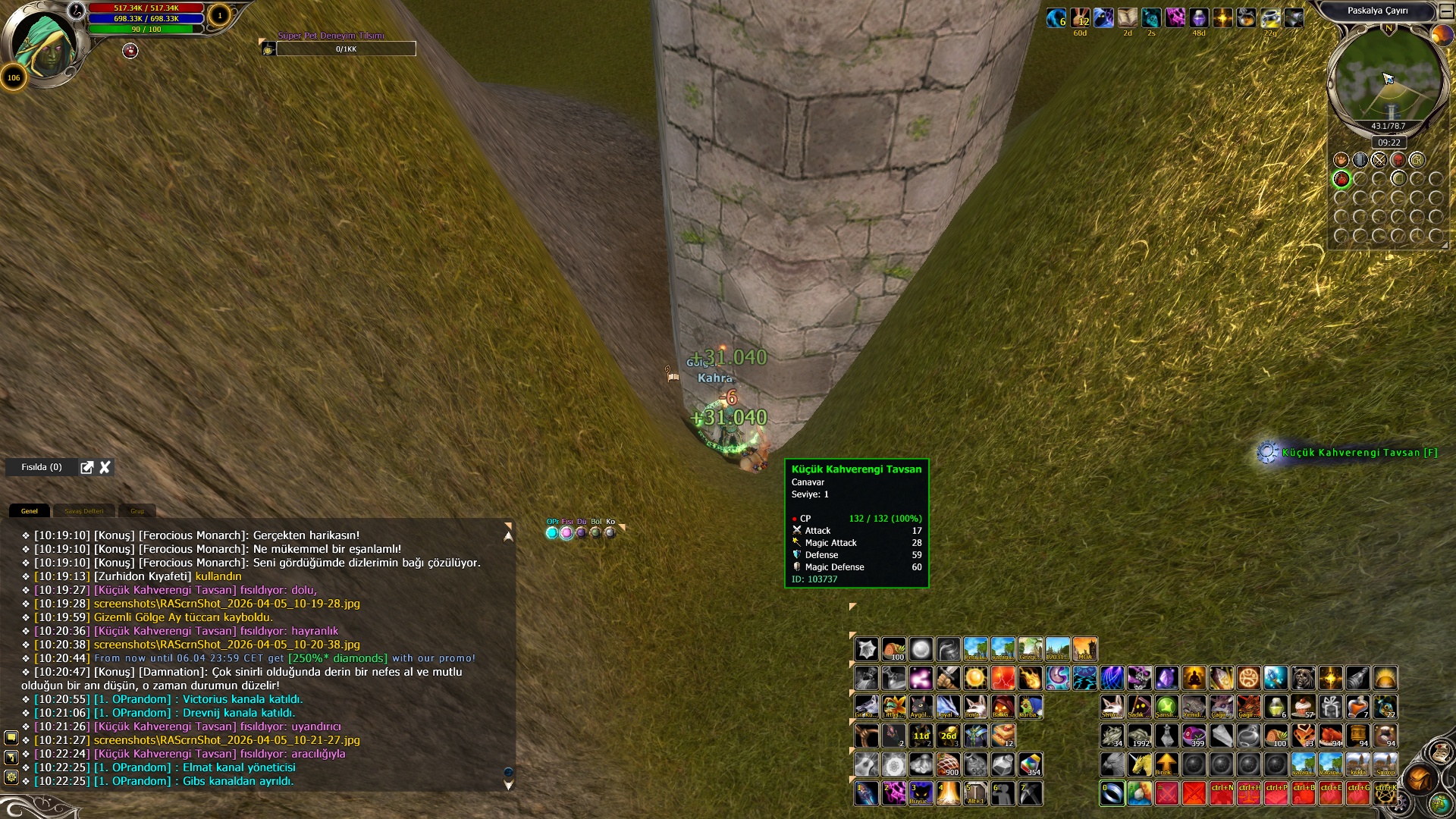Use the rainbow cube item with 354 stacks

(1030, 764)
